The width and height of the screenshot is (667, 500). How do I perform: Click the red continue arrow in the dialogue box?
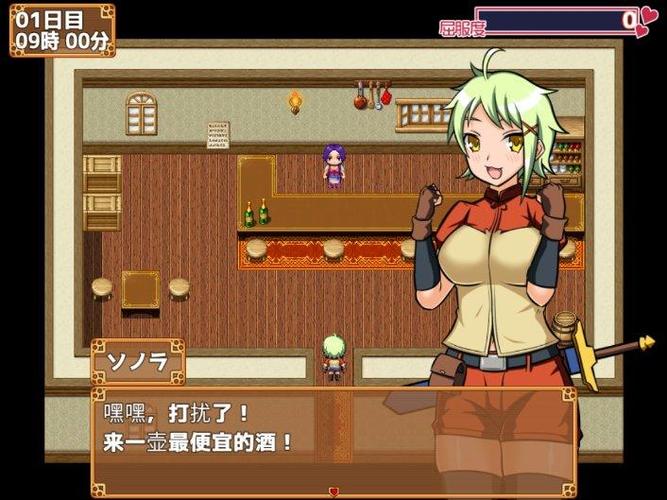pyautogui.click(x=334, y=491)
